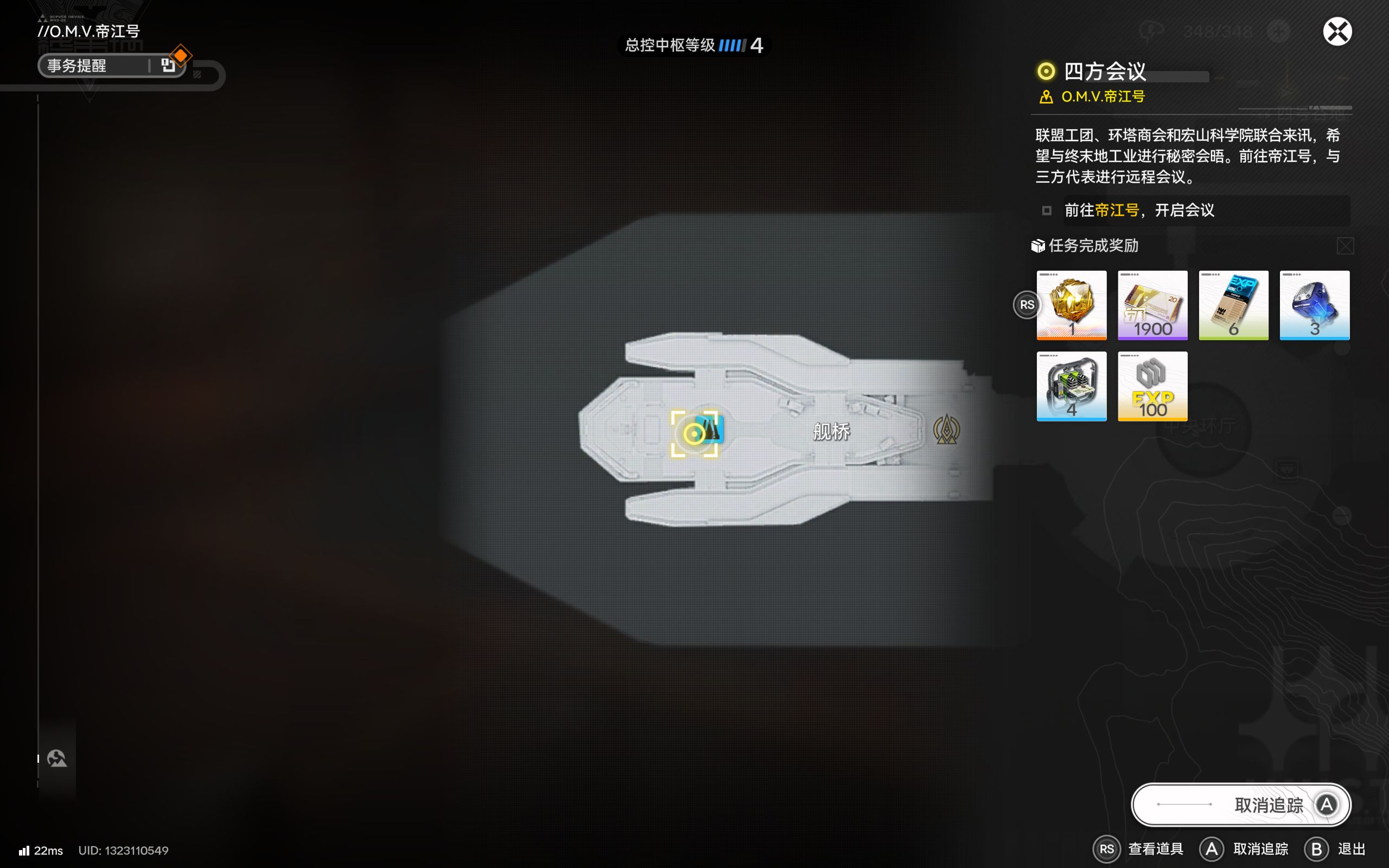Viewport: 1389px width, 868px height.
Task: Choose 查看道具 in the bottom bar
Action: click(x=1139, y=848)
